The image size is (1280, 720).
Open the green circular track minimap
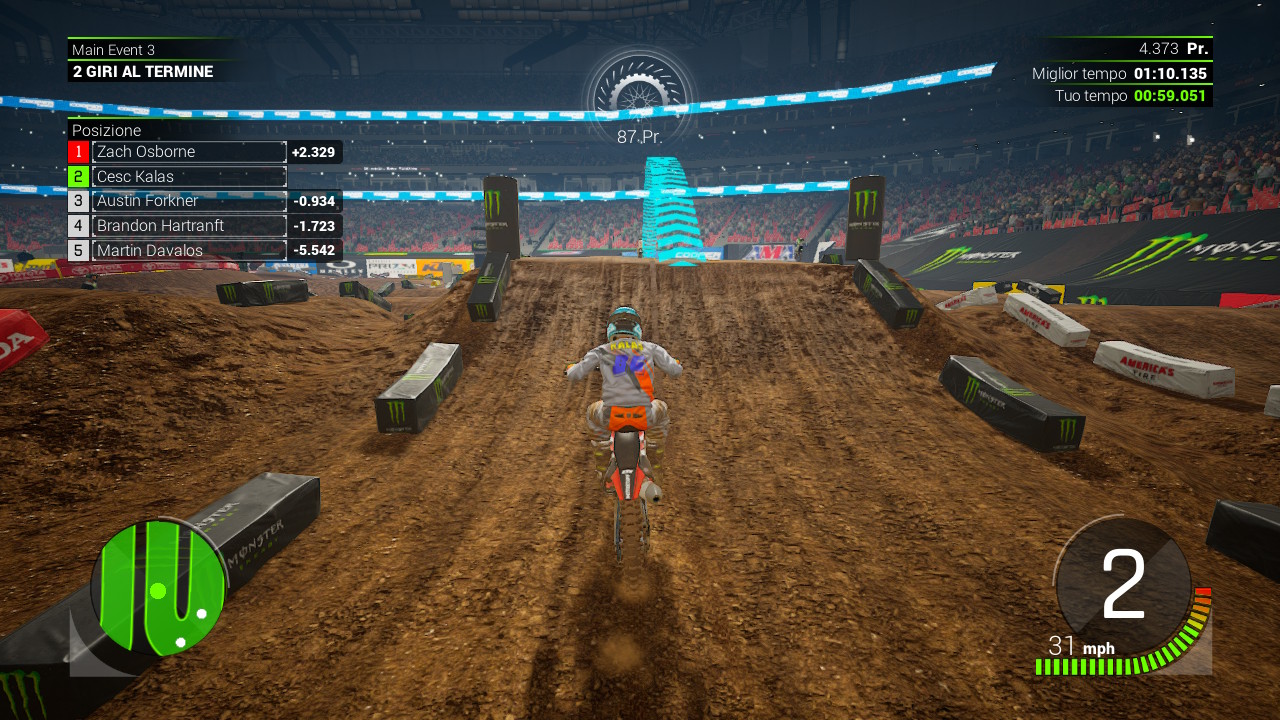point(158,587)
